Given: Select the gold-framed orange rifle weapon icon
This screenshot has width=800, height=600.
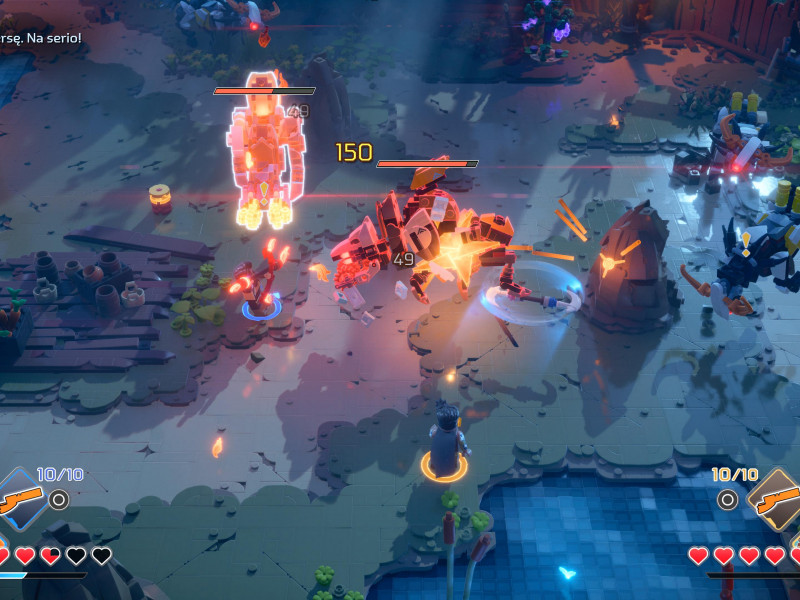Looking at the screenshot, I should click(777, 498).
